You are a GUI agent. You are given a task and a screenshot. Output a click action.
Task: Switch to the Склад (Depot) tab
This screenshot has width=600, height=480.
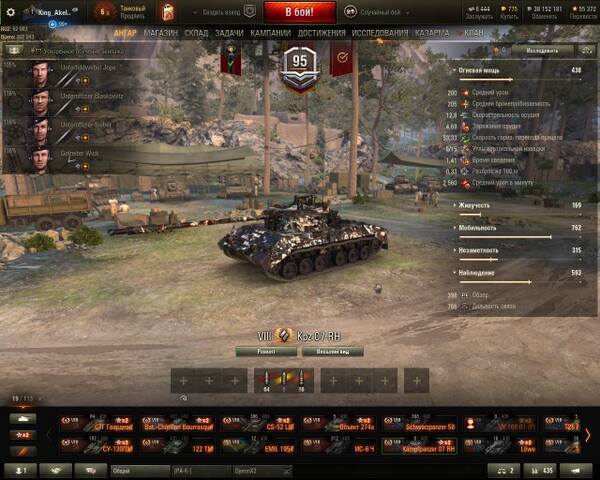coord(196,32)
